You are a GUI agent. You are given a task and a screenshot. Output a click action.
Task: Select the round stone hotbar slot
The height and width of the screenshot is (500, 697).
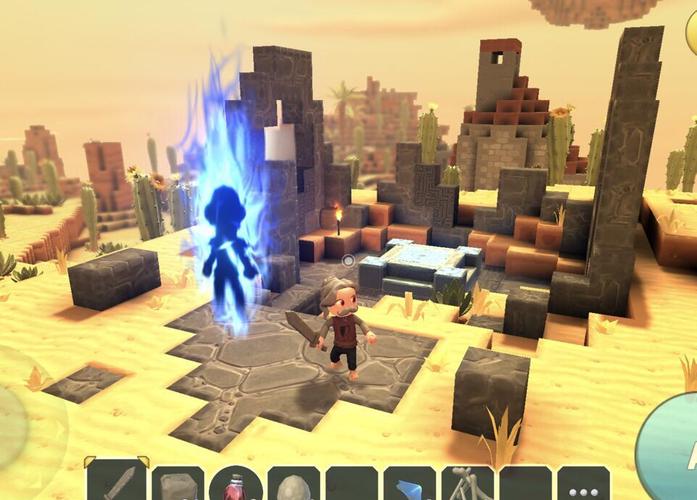(x=294, y=484)
